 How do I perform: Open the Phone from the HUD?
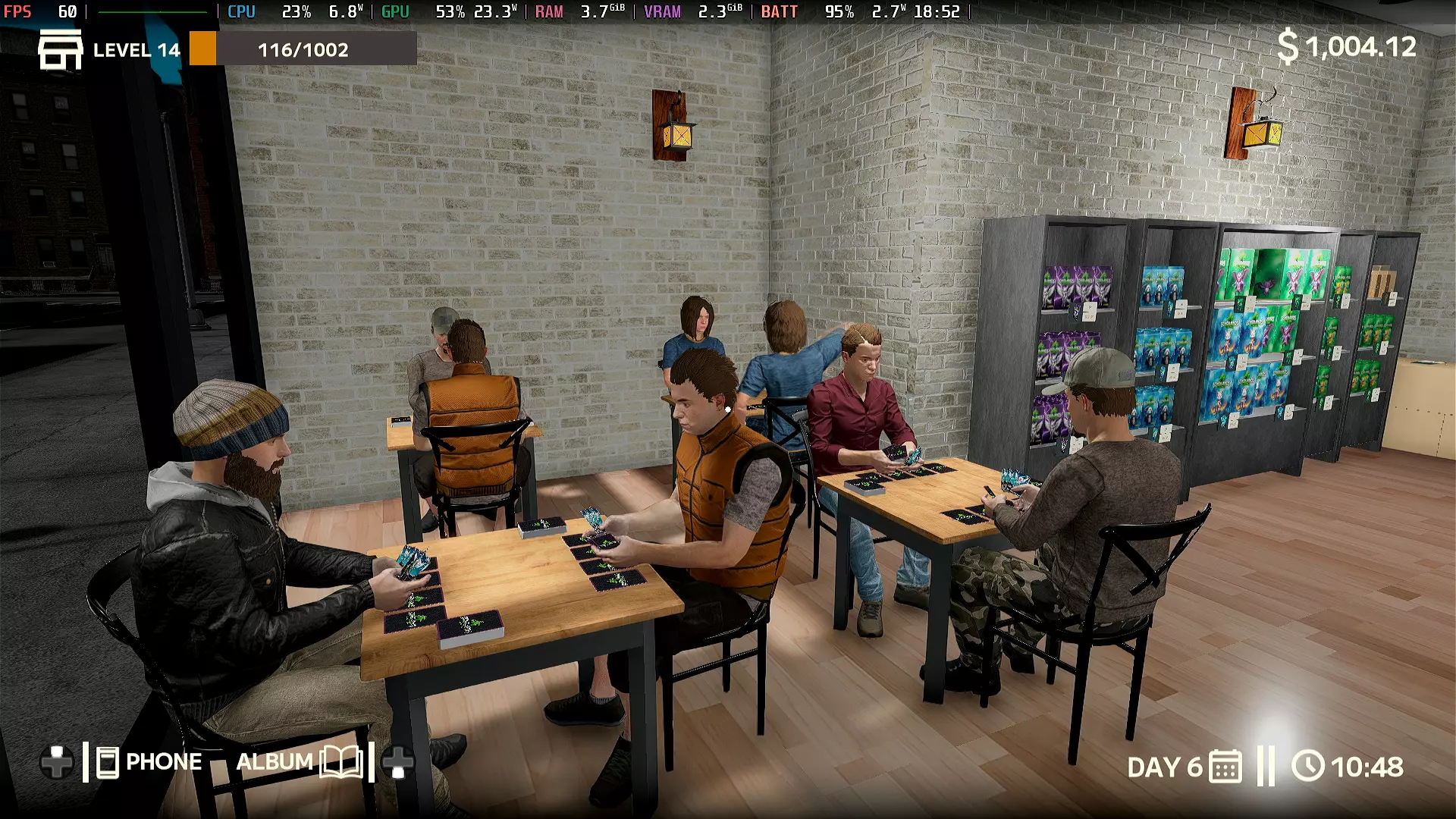[x=149, y=762]
